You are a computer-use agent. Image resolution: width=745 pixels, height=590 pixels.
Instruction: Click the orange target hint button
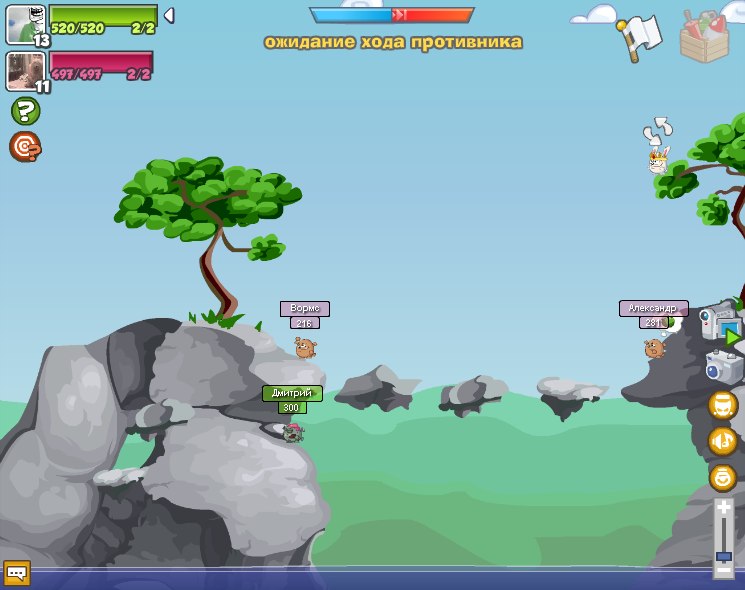pos(25,147)
